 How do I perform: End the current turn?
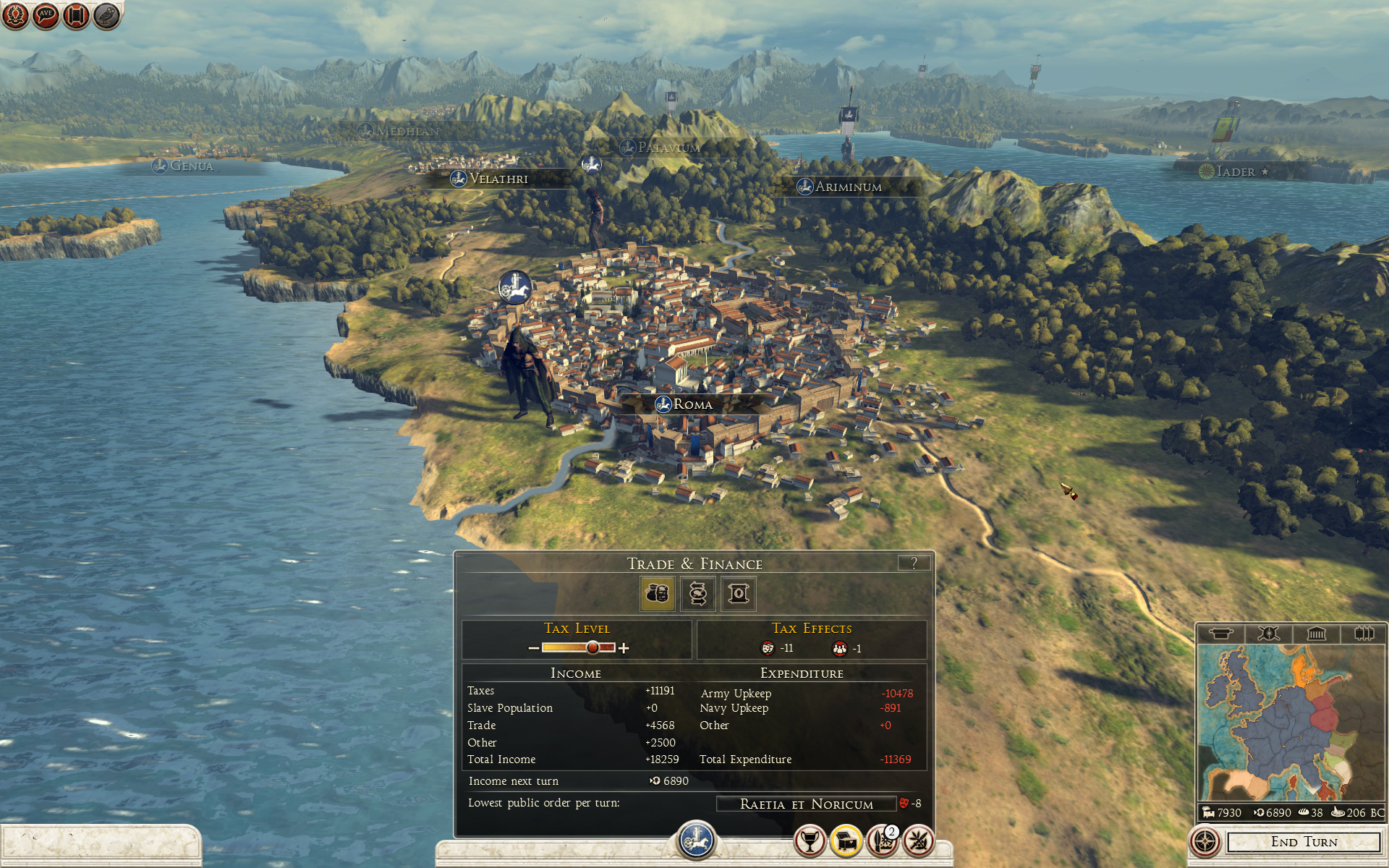click(1304, 842)
